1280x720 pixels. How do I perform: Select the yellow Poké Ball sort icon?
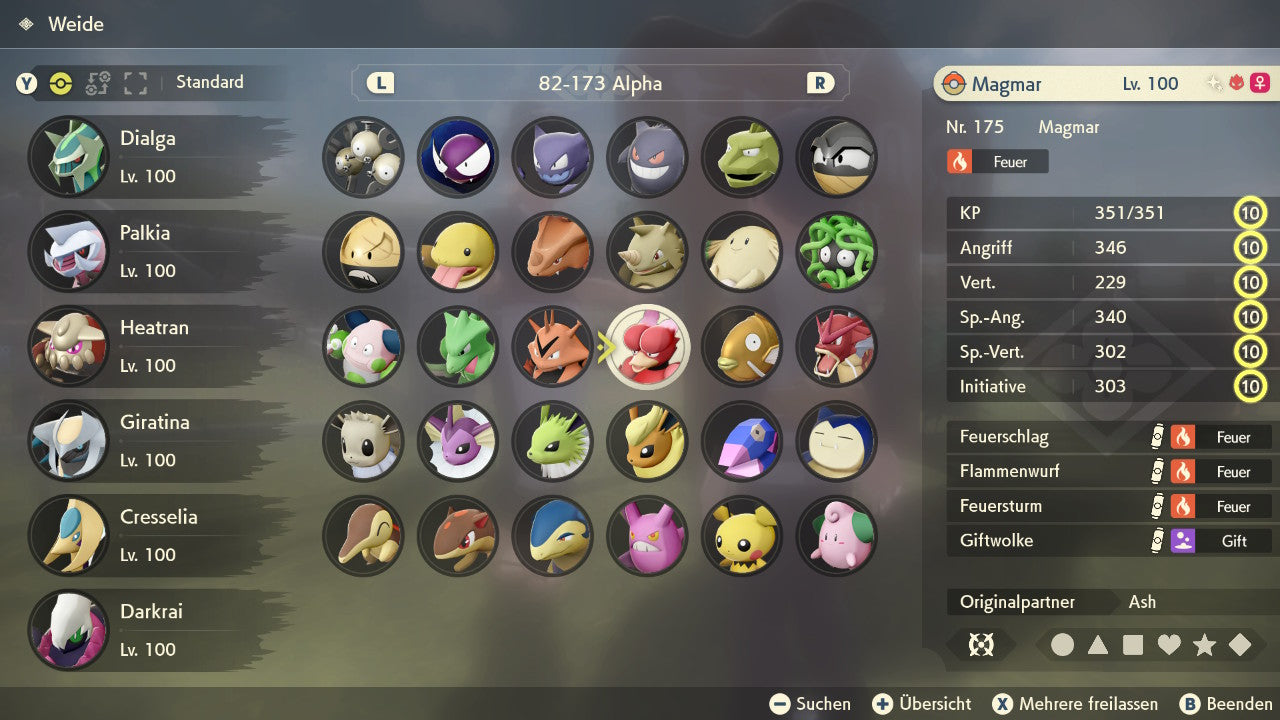60,84
